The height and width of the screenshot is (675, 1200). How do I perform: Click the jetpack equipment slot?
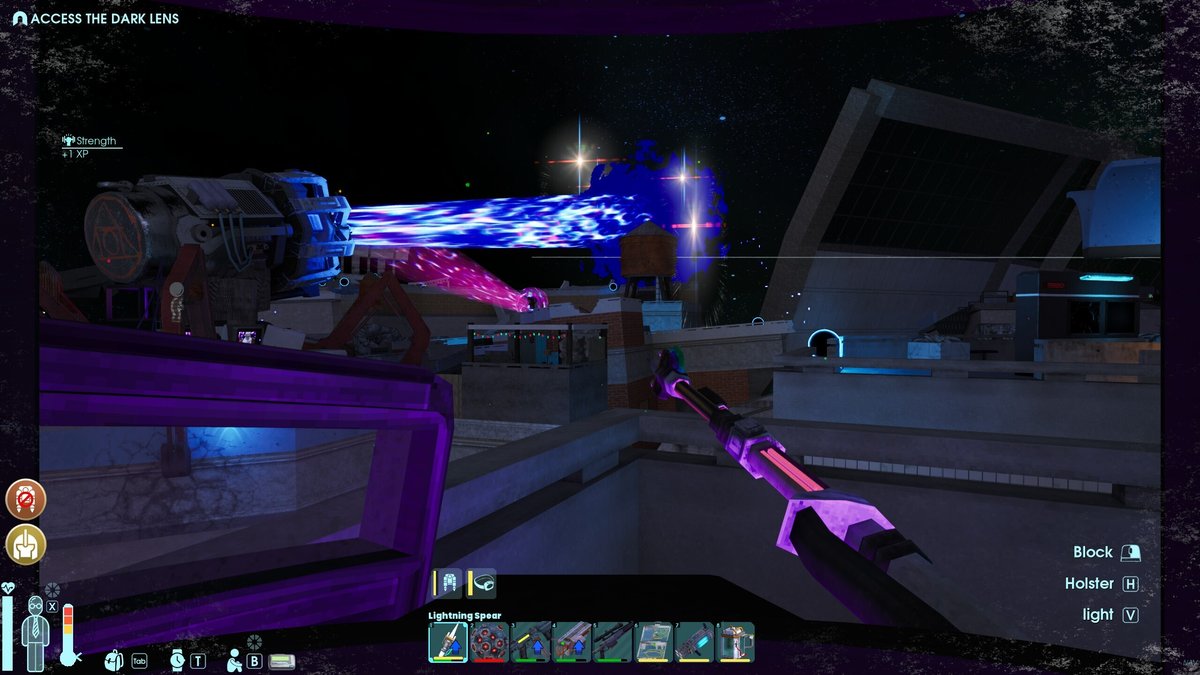click(447, 583)
